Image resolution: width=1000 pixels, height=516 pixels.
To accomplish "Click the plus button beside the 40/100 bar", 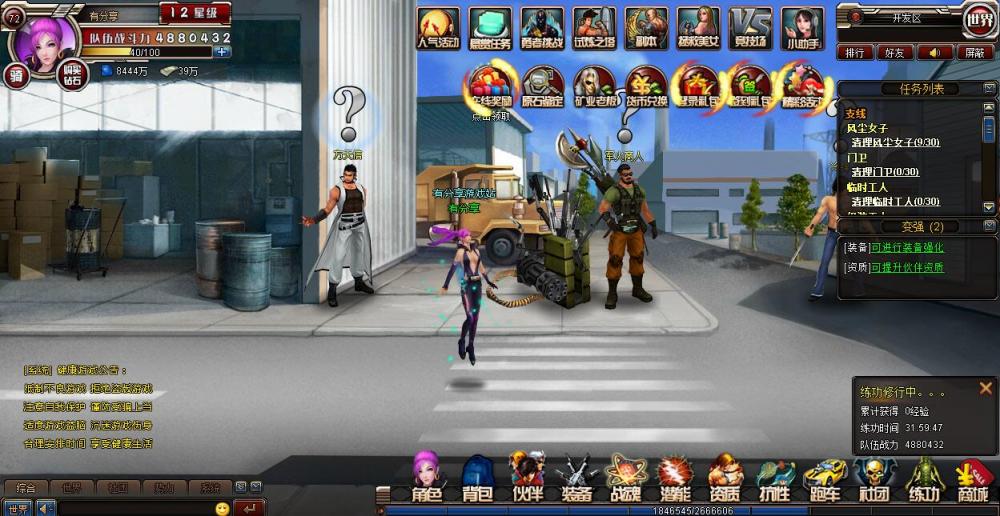I will click(x=222, y=52).
